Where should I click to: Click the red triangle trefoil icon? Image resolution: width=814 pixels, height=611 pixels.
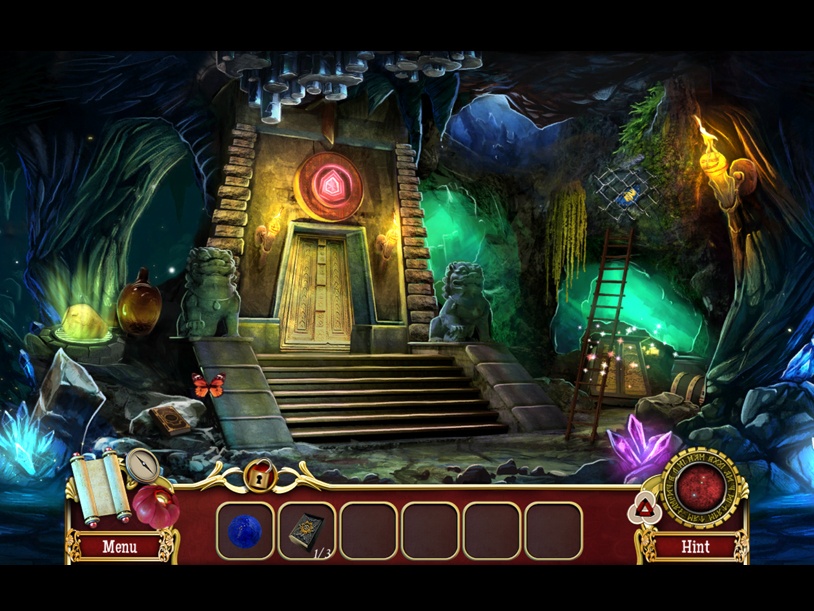pyautogui.click(x=643, y=510)
